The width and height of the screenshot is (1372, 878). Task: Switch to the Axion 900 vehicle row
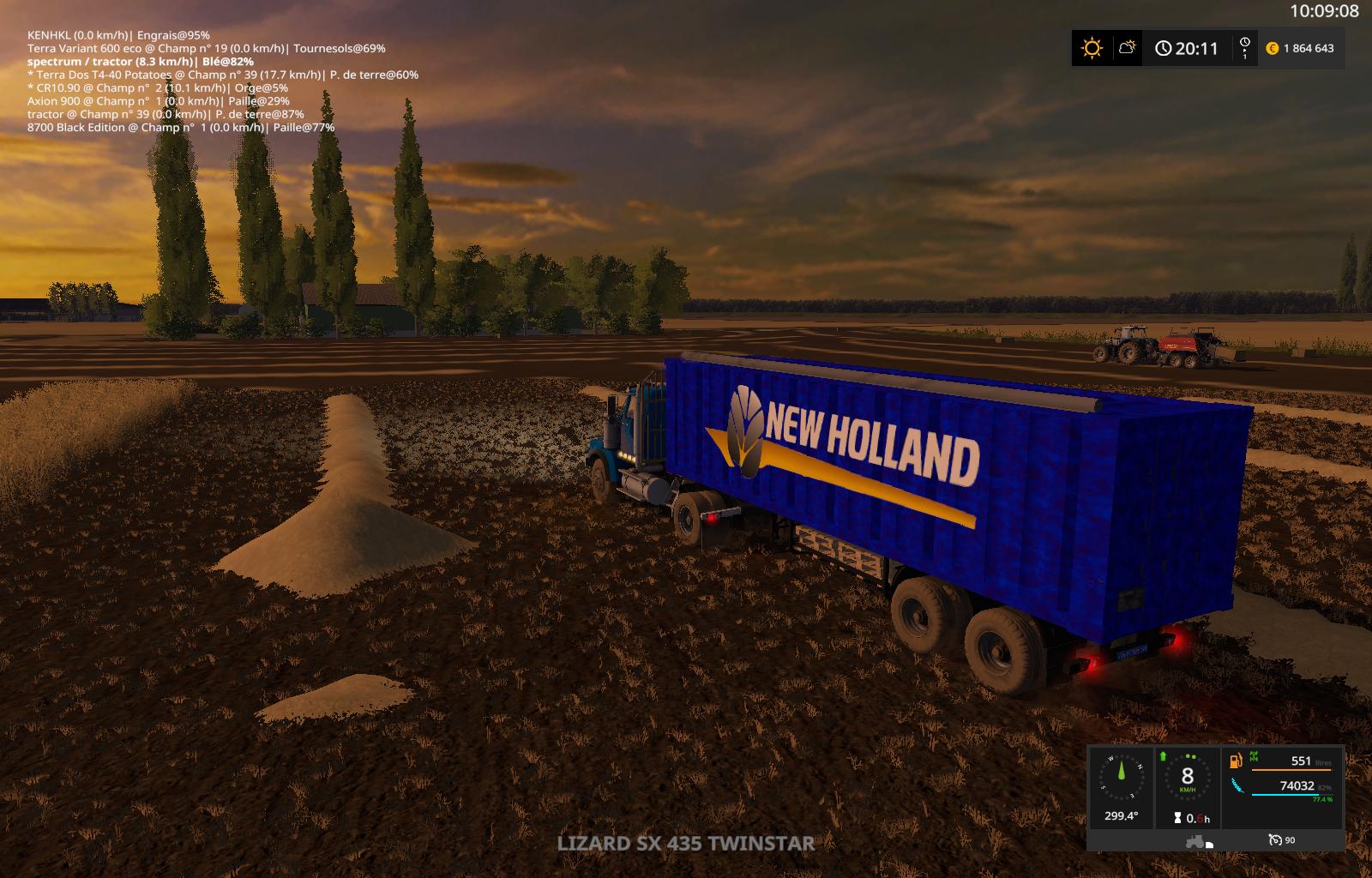158,101
